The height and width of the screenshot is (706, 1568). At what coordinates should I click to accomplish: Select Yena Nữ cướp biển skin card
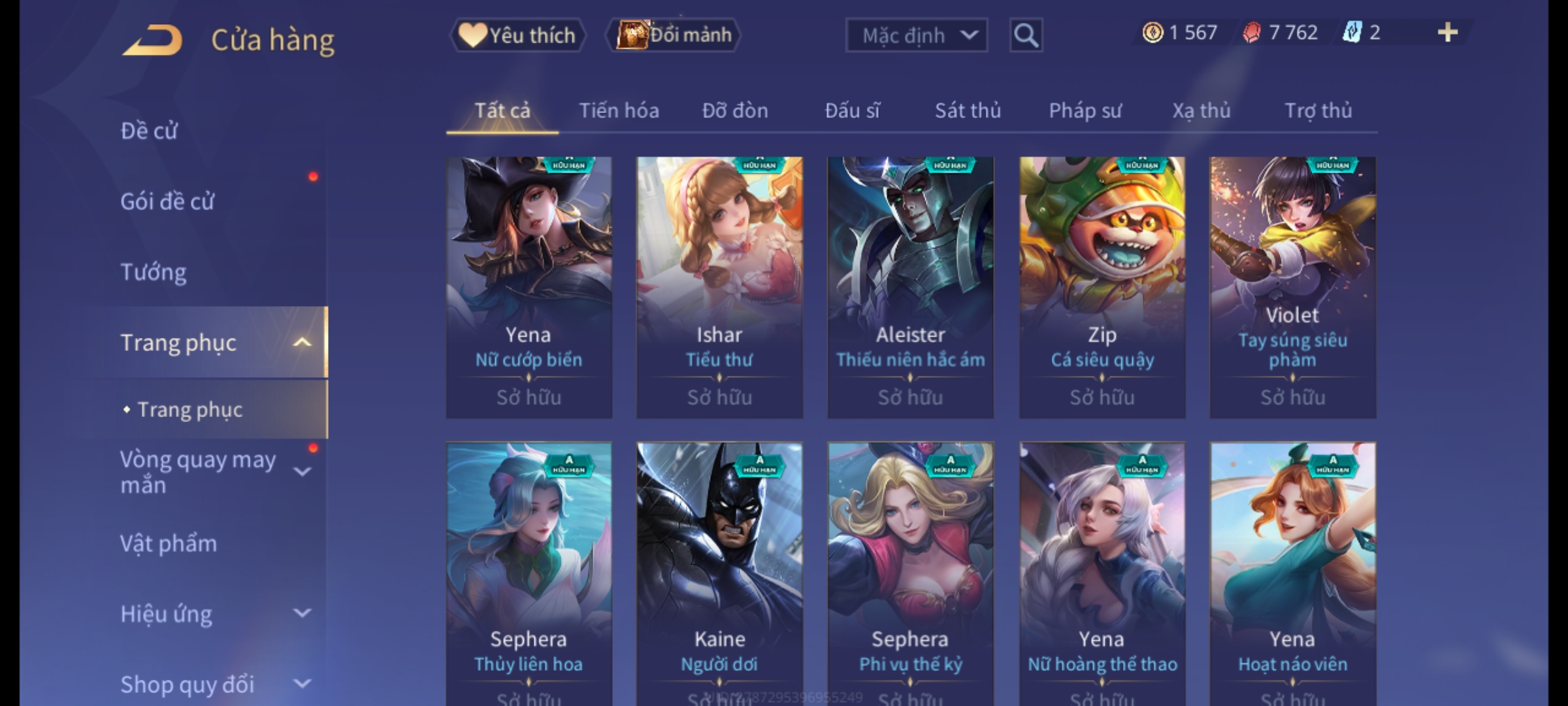529,288
